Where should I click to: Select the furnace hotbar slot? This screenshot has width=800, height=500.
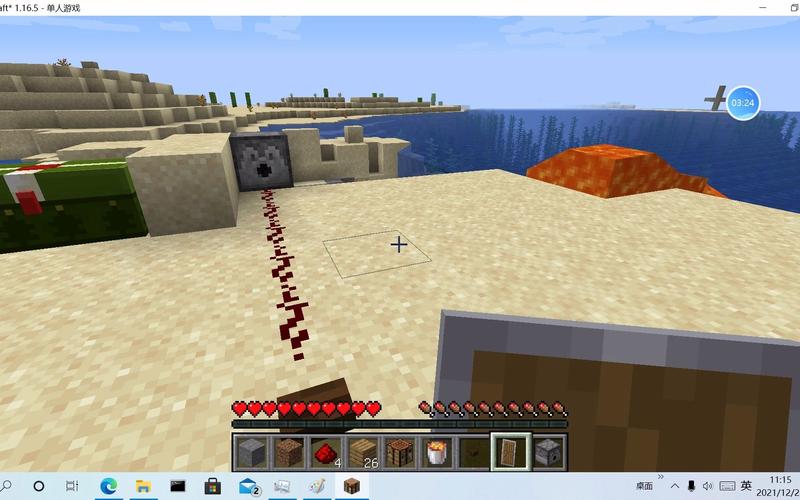point(547,452)
